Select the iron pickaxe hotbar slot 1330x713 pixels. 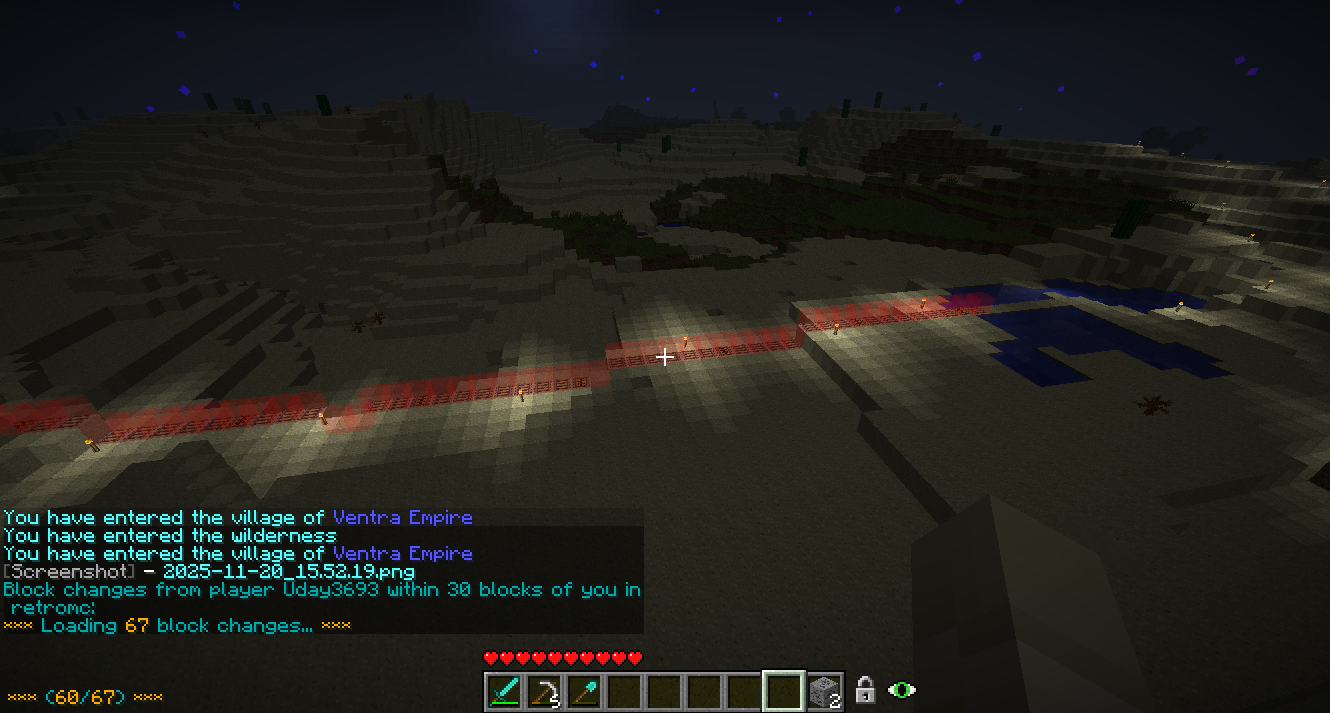[544, 691]
